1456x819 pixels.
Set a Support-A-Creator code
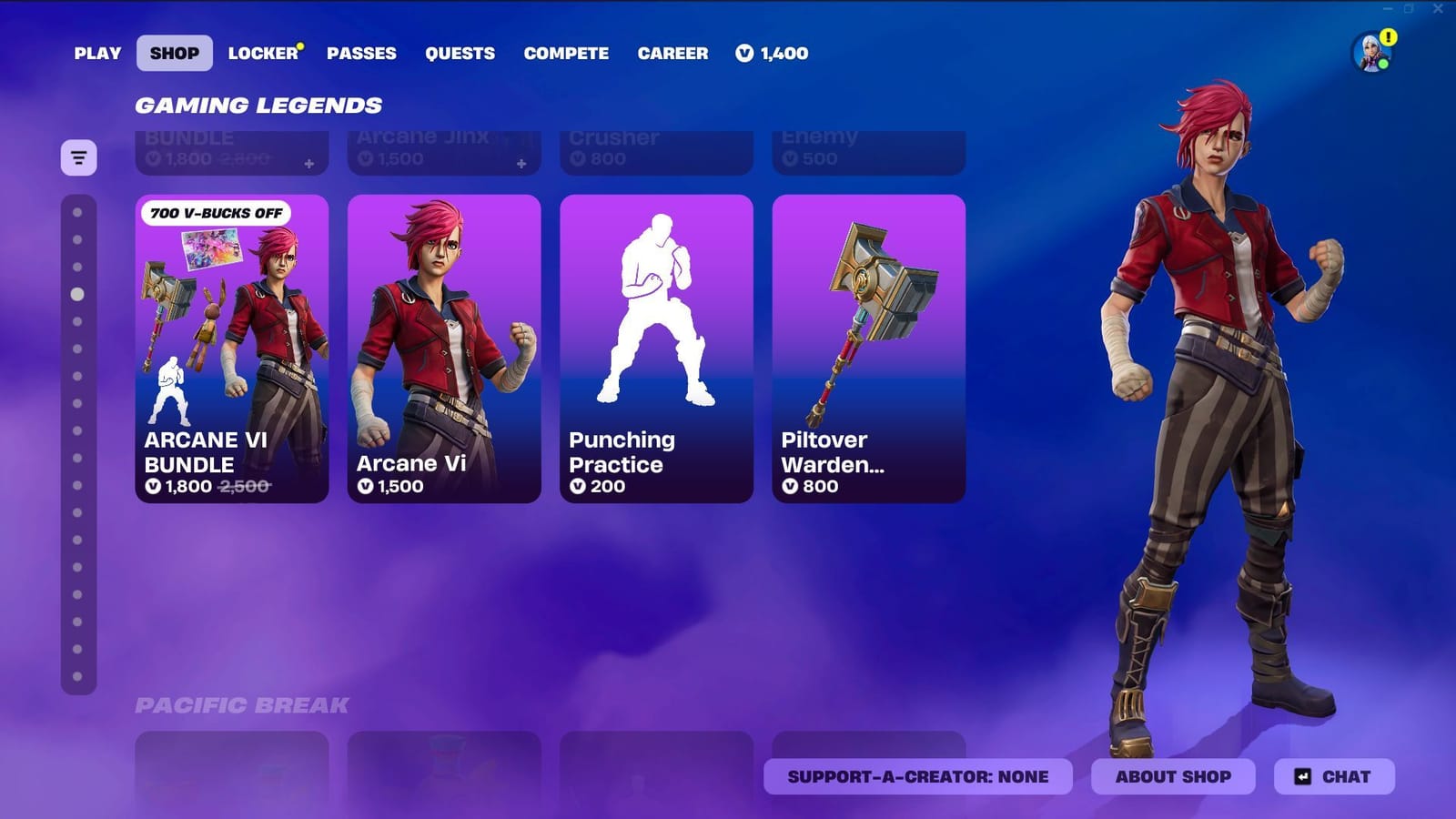pos(919,776)
